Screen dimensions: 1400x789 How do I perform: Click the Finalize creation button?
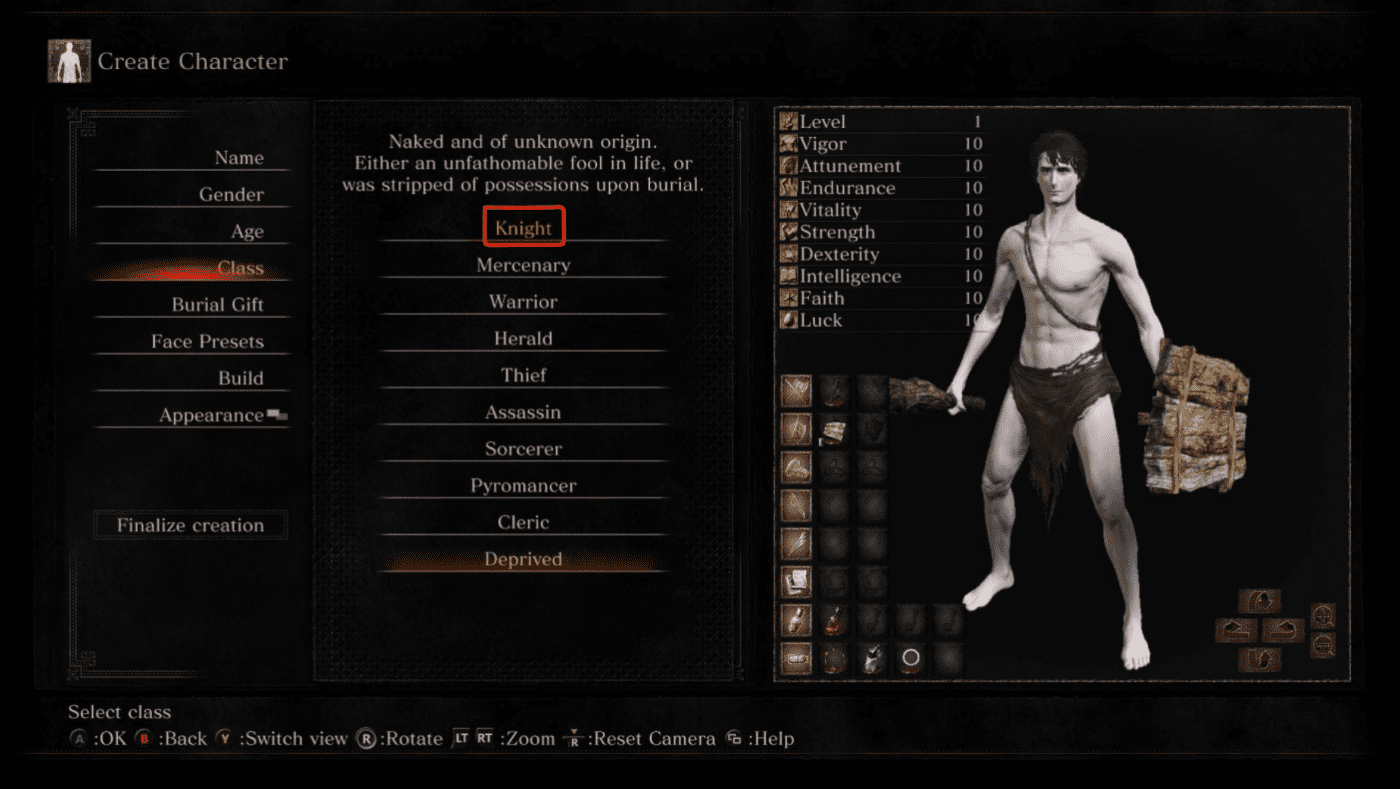190,525
